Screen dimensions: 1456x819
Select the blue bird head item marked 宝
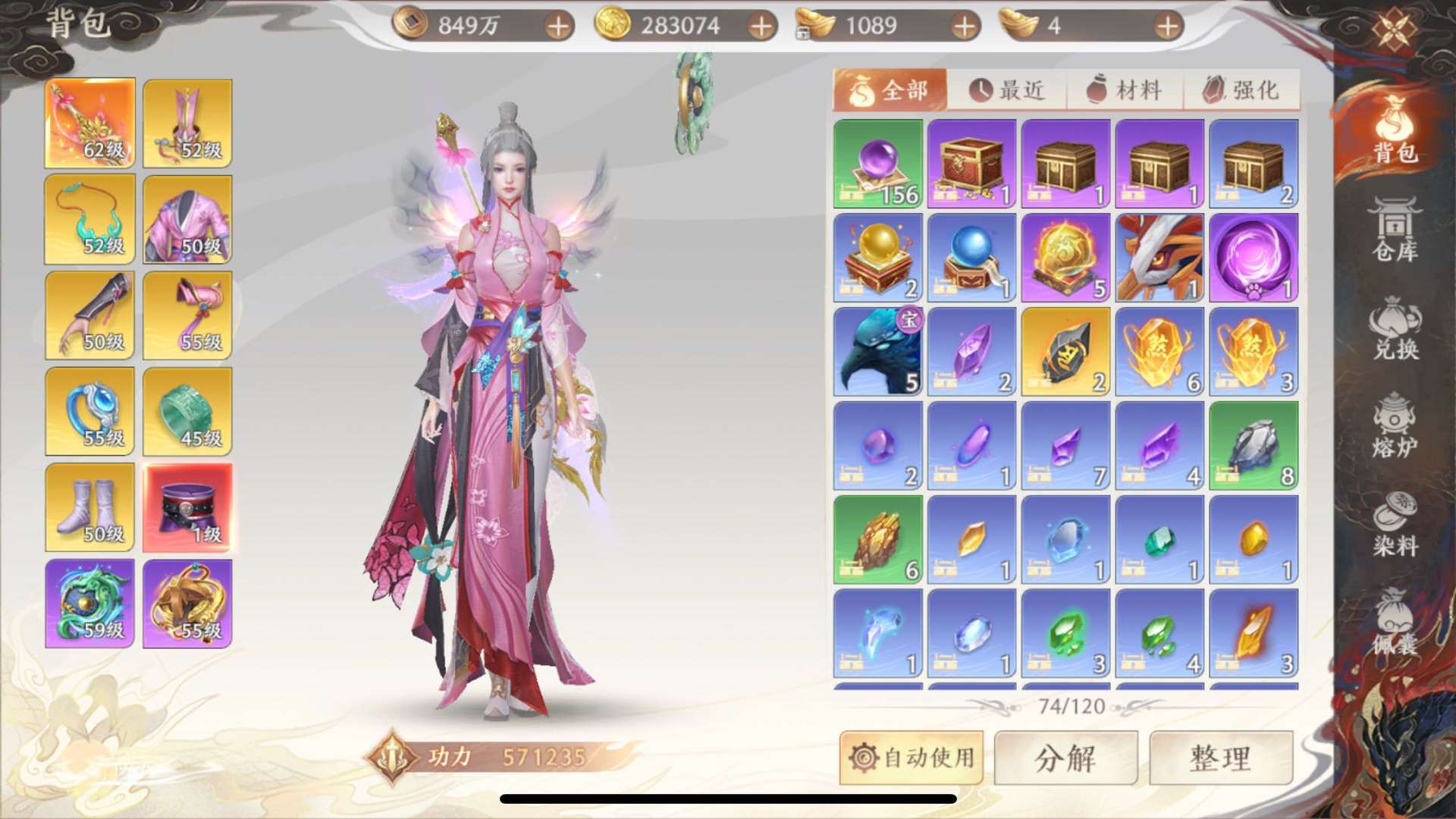tap(878, 352)
